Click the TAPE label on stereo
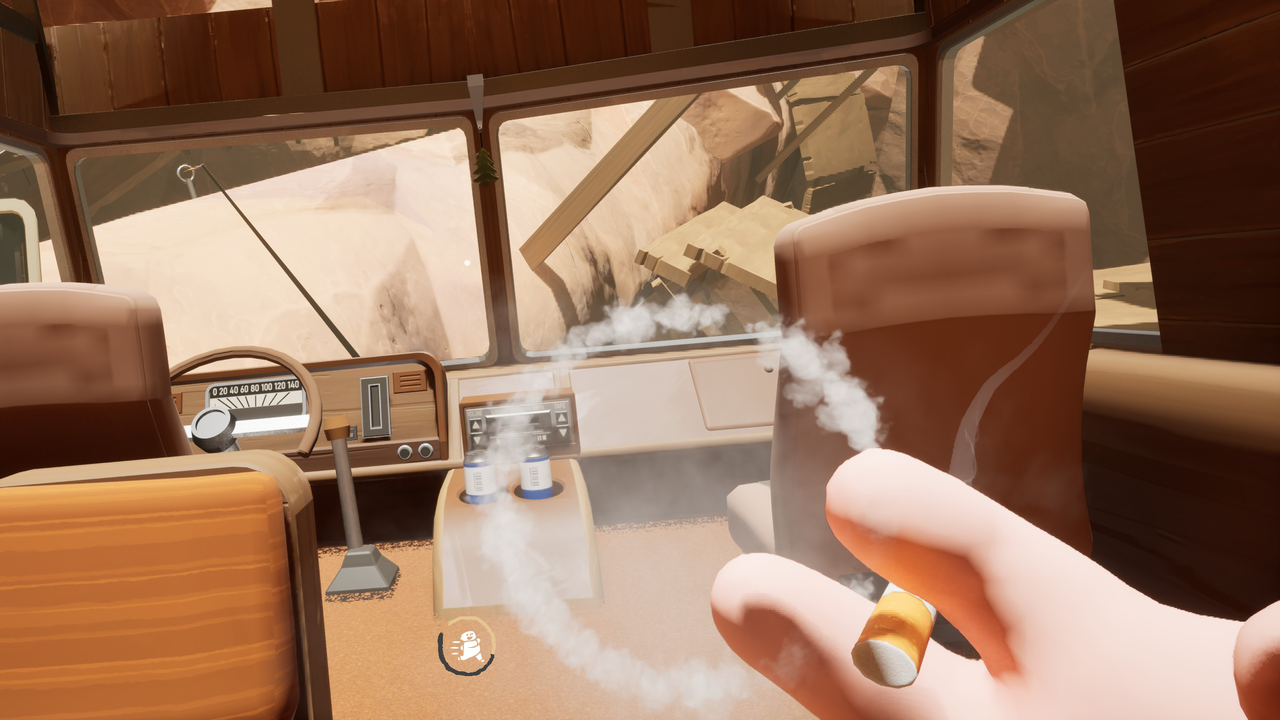Image resolution: width=1280 pixels, height=720 pixels. 561,406
